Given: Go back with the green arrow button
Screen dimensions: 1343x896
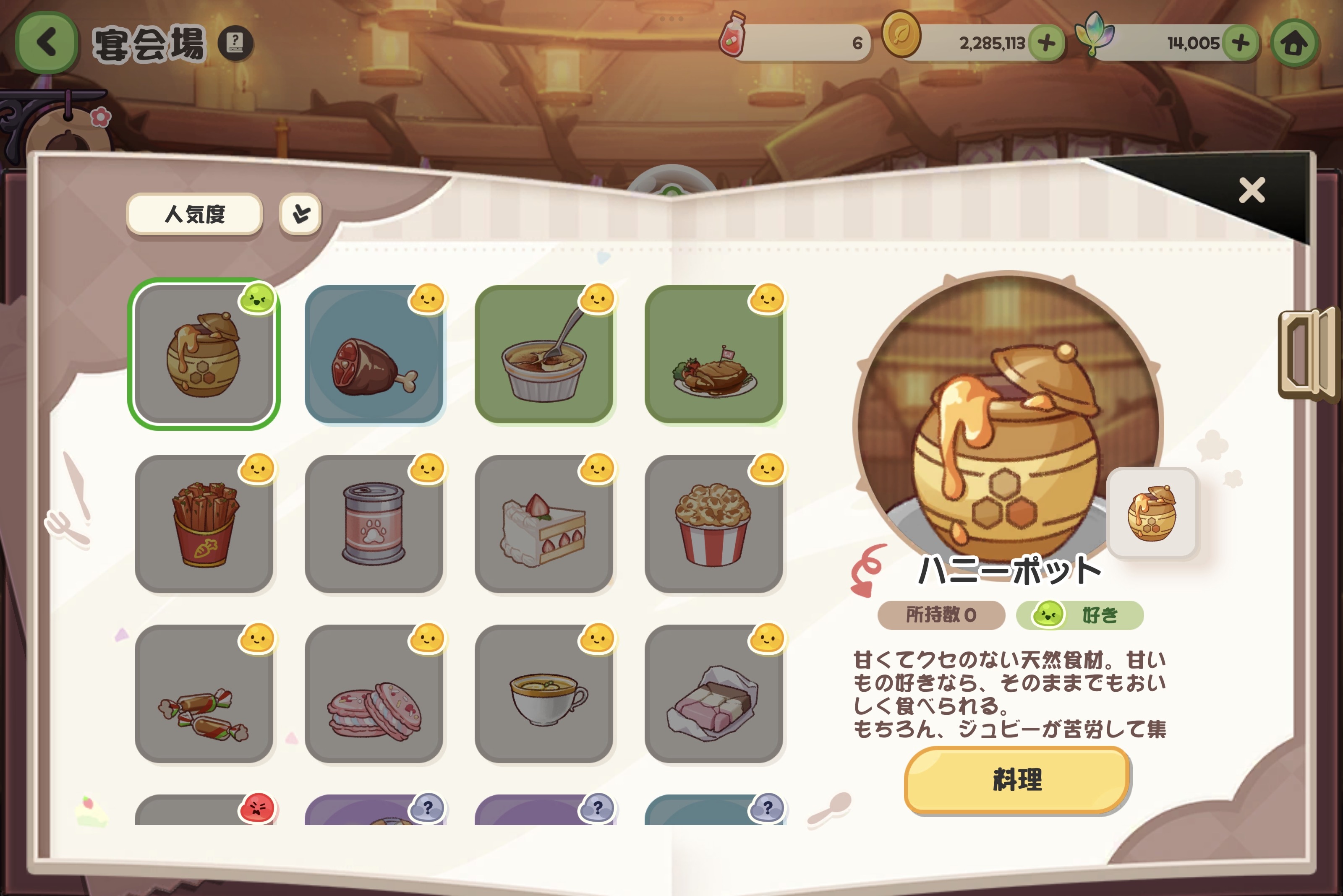Looking at the screenshot, I should 46,43.
